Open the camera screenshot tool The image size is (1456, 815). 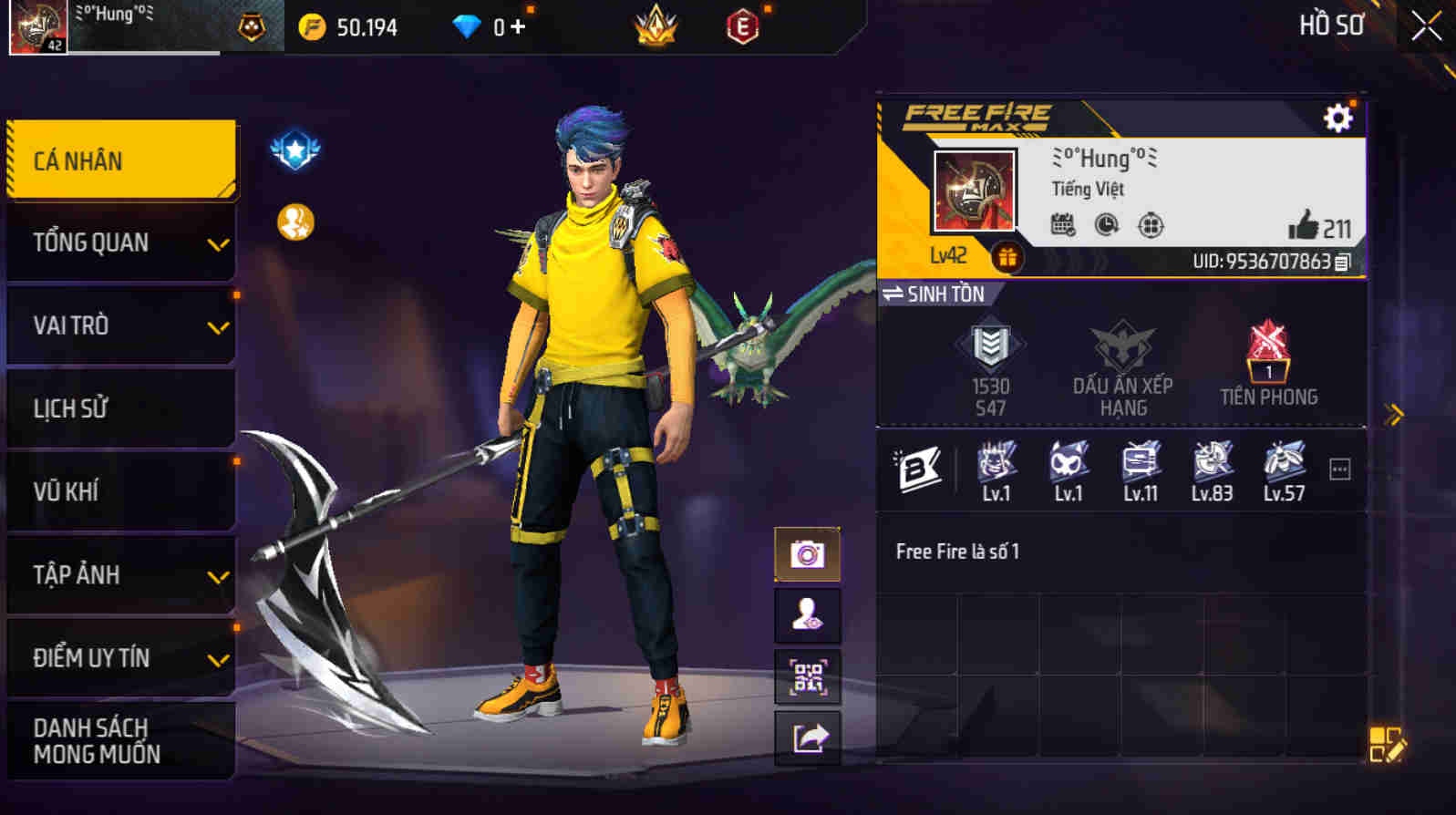[808, 552]
